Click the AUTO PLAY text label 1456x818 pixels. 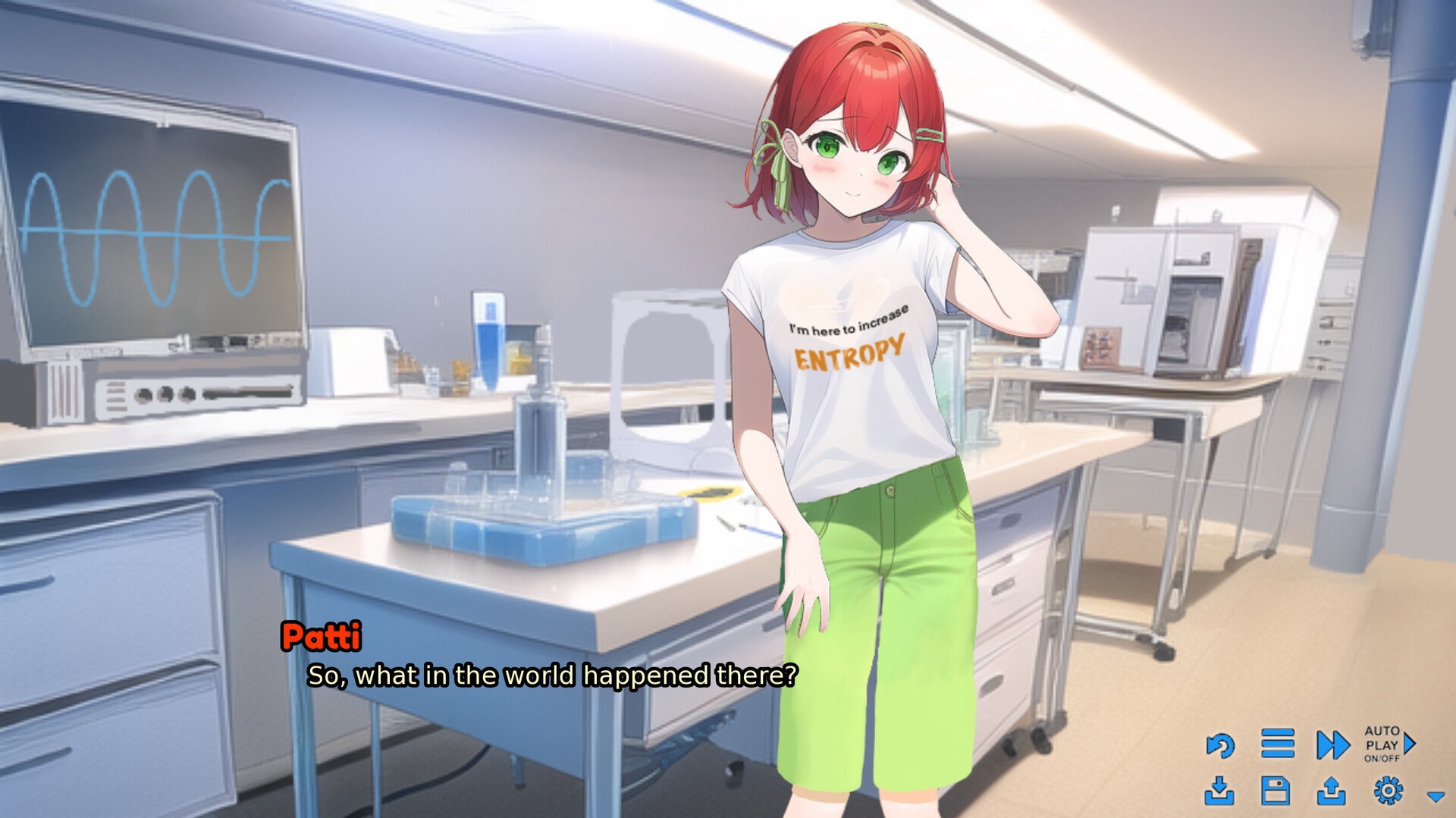pos(1384,739)
